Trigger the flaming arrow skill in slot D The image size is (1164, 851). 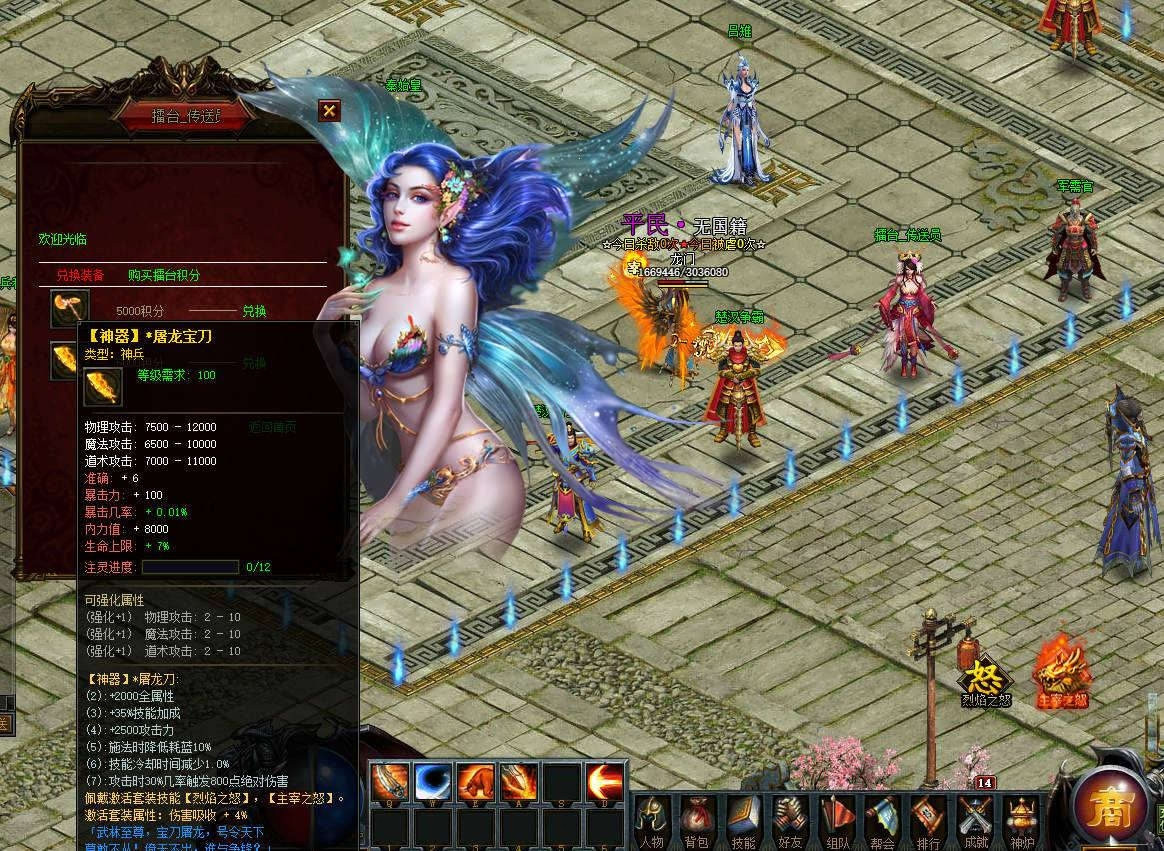[x=605, y=781]
